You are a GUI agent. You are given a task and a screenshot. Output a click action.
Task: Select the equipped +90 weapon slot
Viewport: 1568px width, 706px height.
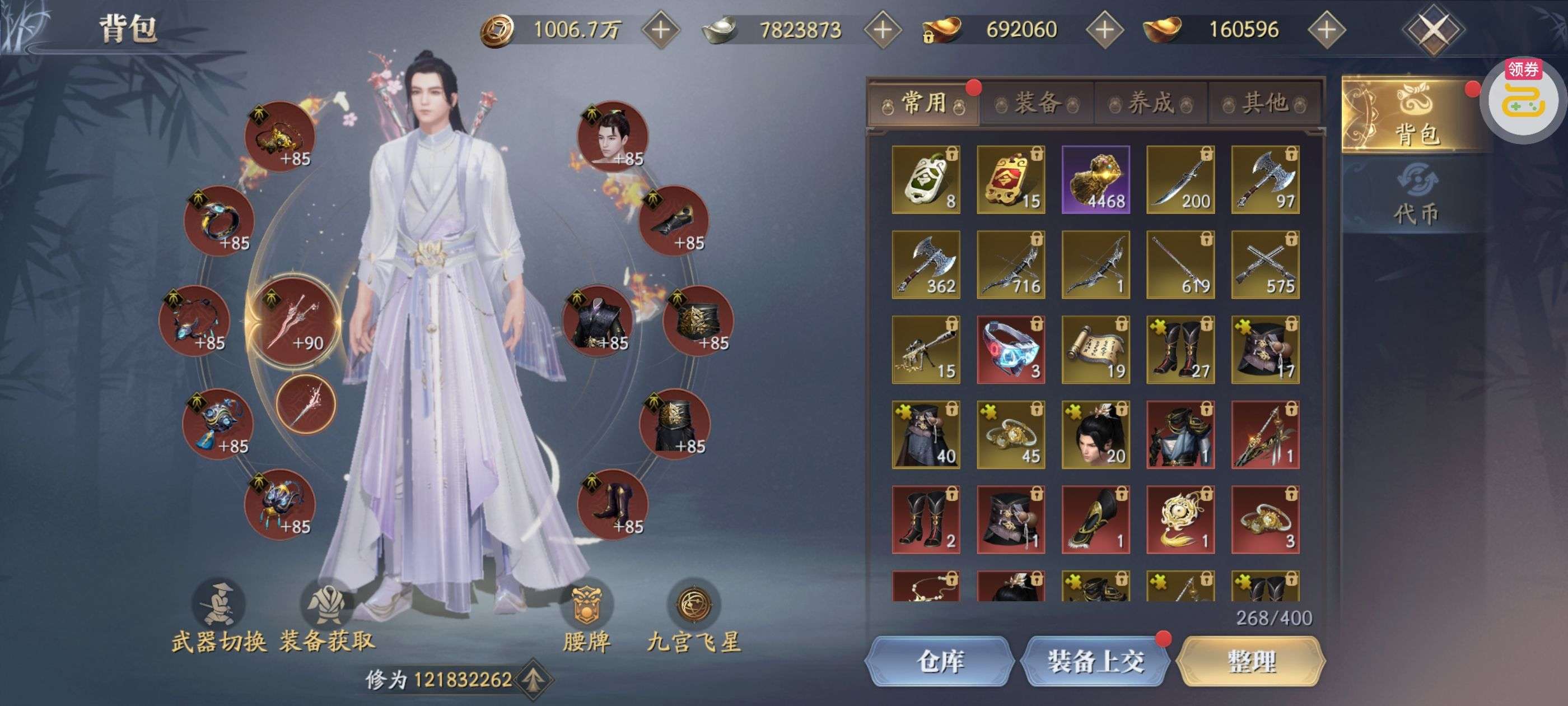pyautogui.click(x=293, y=321)
